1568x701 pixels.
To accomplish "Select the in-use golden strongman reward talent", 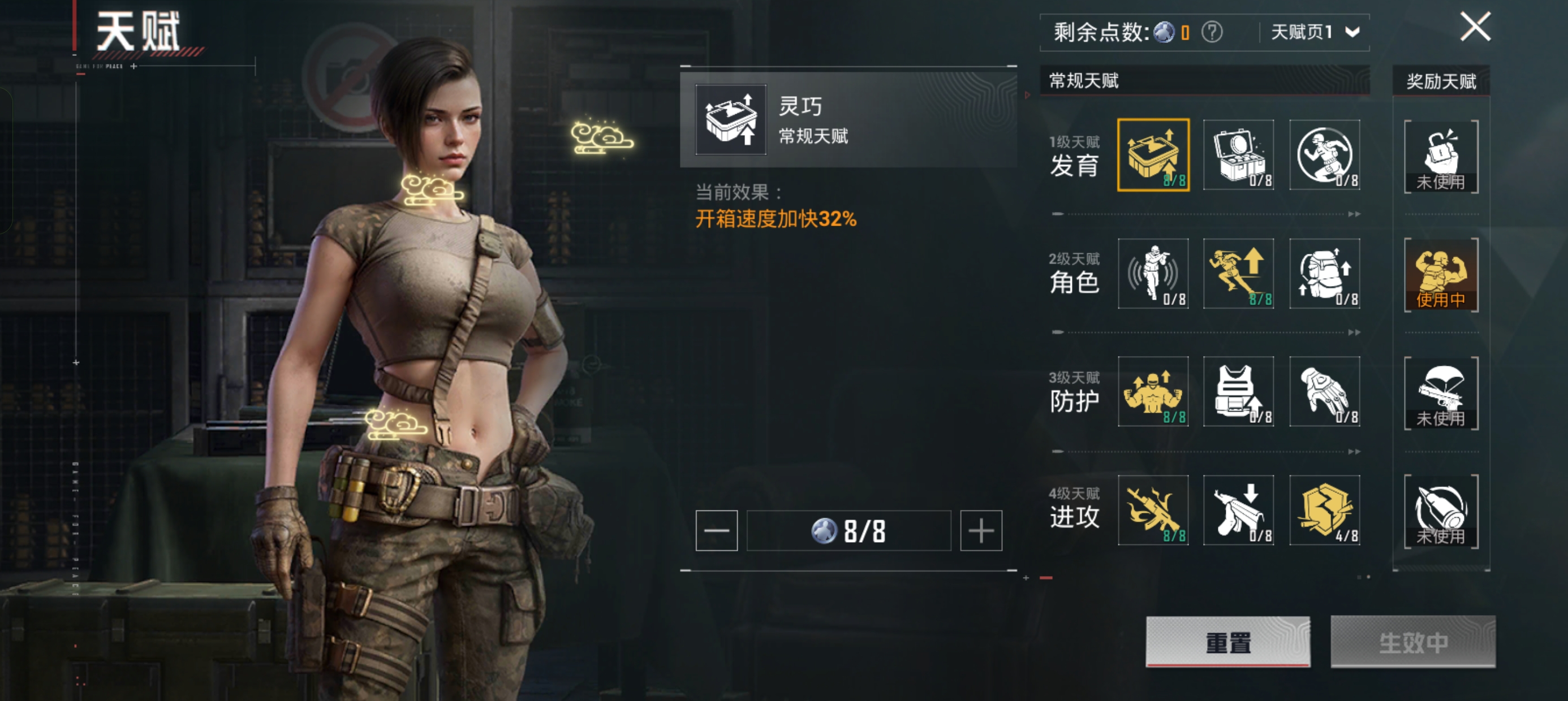I will (1441, 275).
